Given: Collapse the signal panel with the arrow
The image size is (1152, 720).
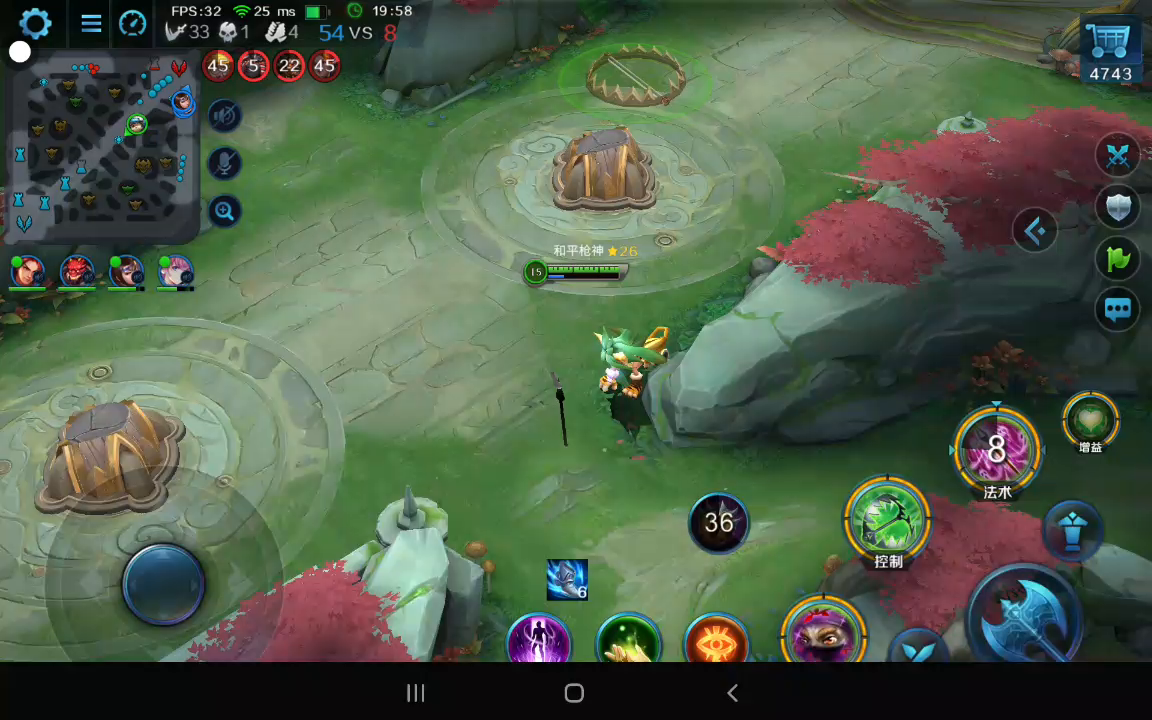Looking at the screenshot, I should [1035, 231].
